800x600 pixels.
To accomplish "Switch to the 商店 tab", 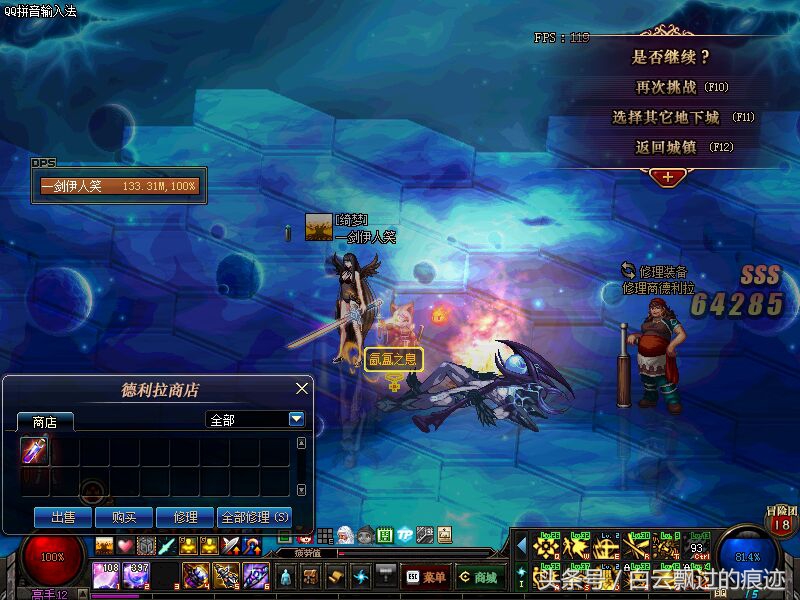I will pyautogui.click(x=44, y=421).
